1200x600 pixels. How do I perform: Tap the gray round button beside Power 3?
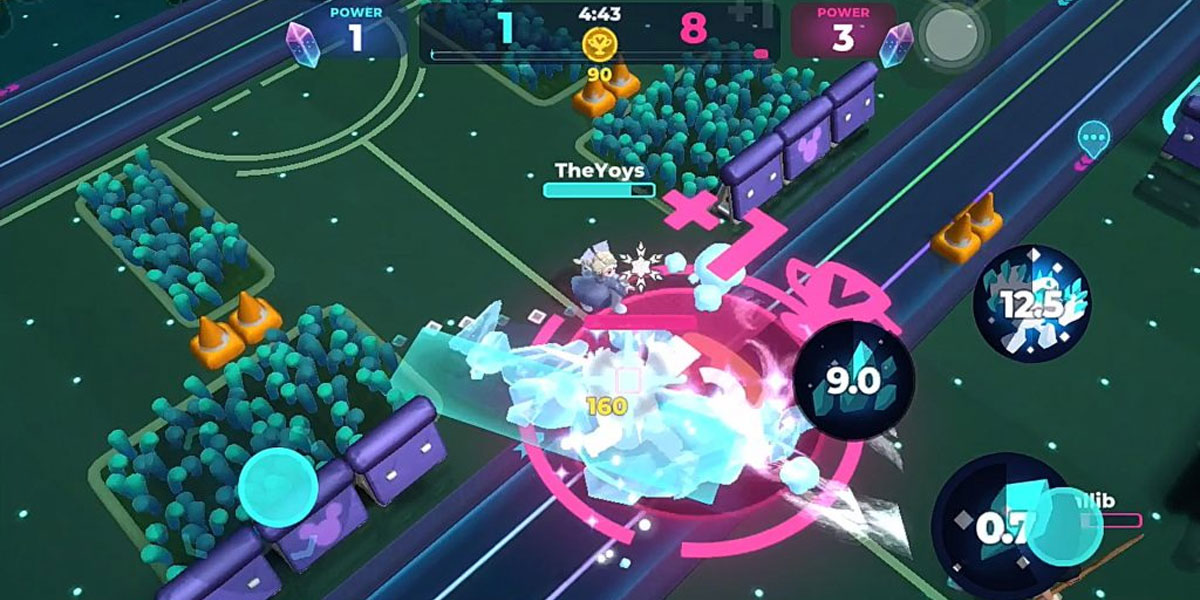(x=950, y=37)
